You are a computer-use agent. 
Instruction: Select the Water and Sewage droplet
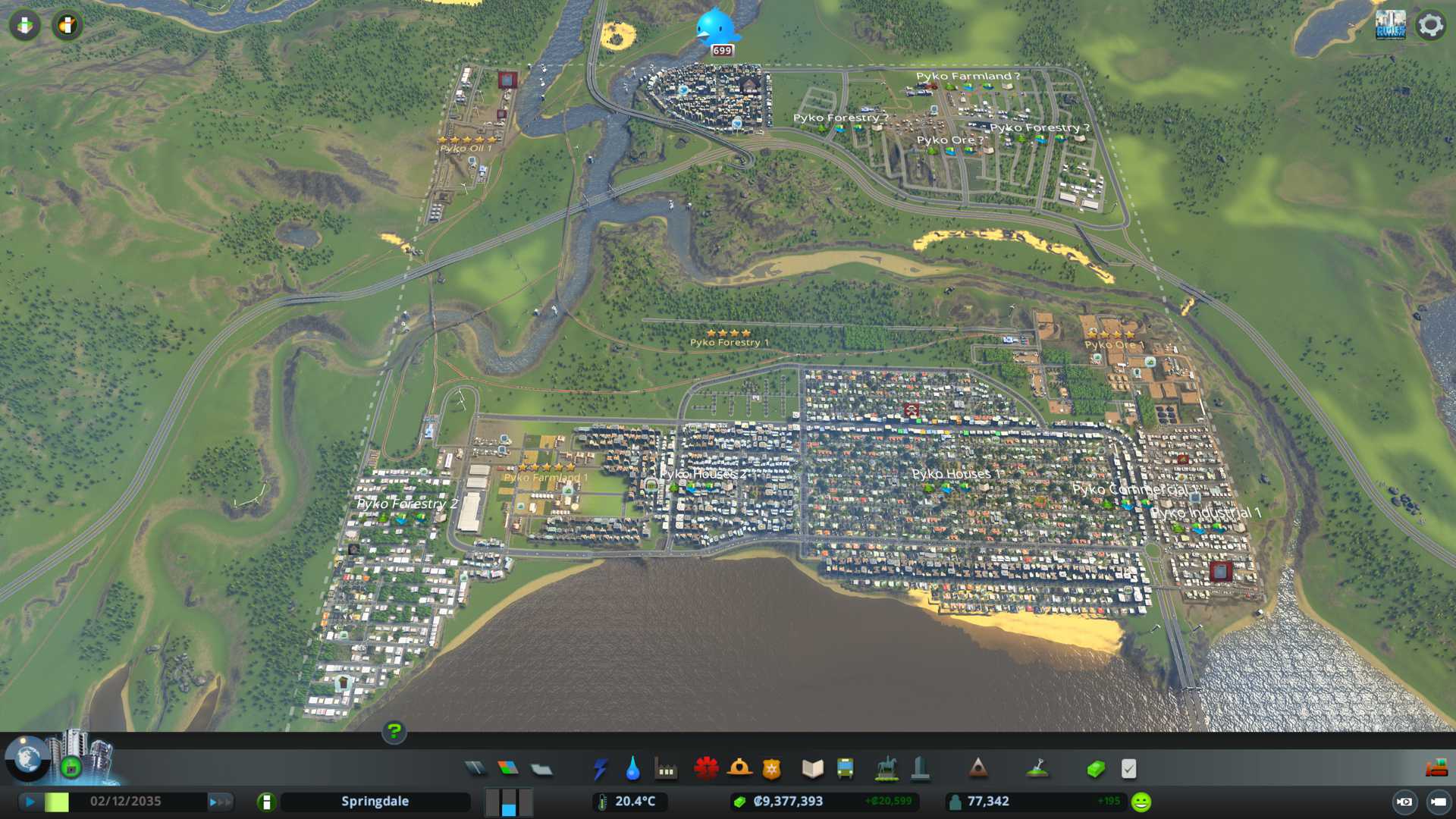point(632,769)
